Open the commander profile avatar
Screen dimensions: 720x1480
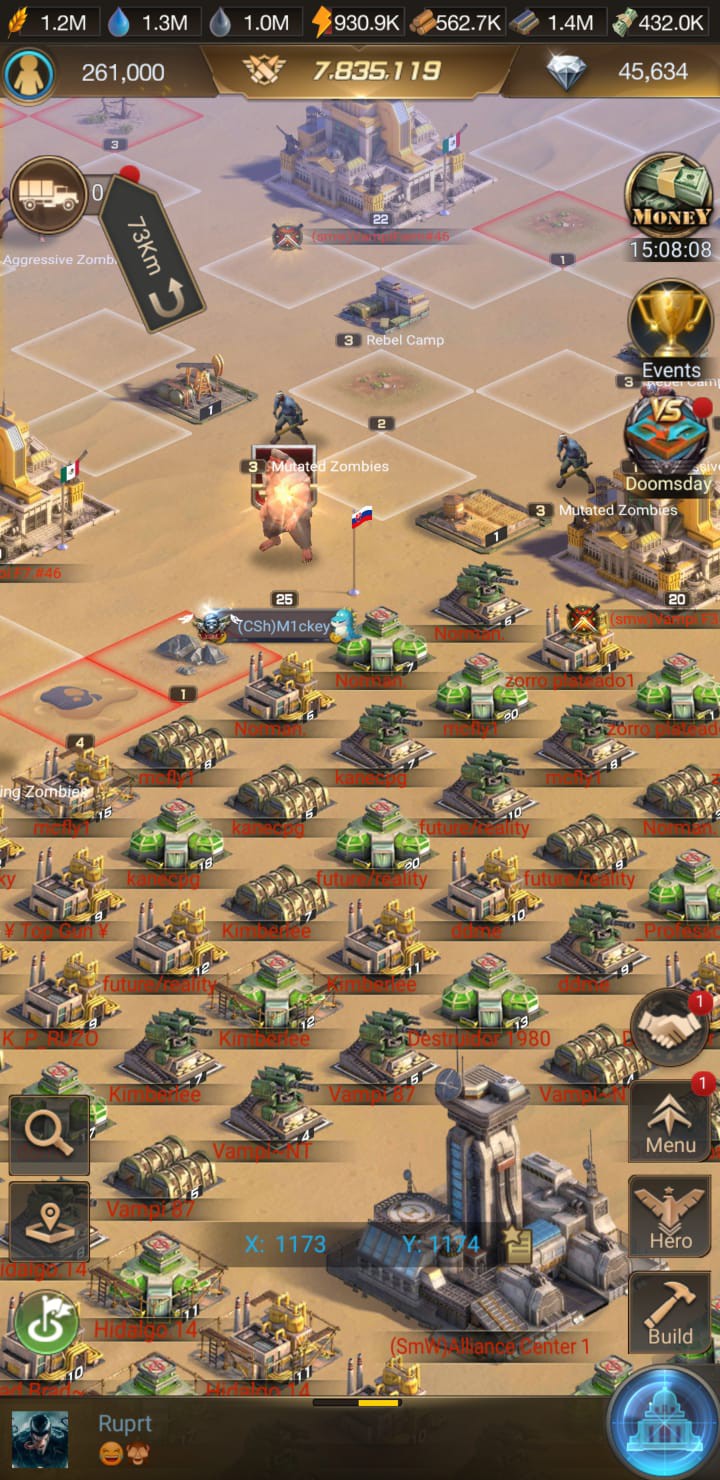pos(28,72)
